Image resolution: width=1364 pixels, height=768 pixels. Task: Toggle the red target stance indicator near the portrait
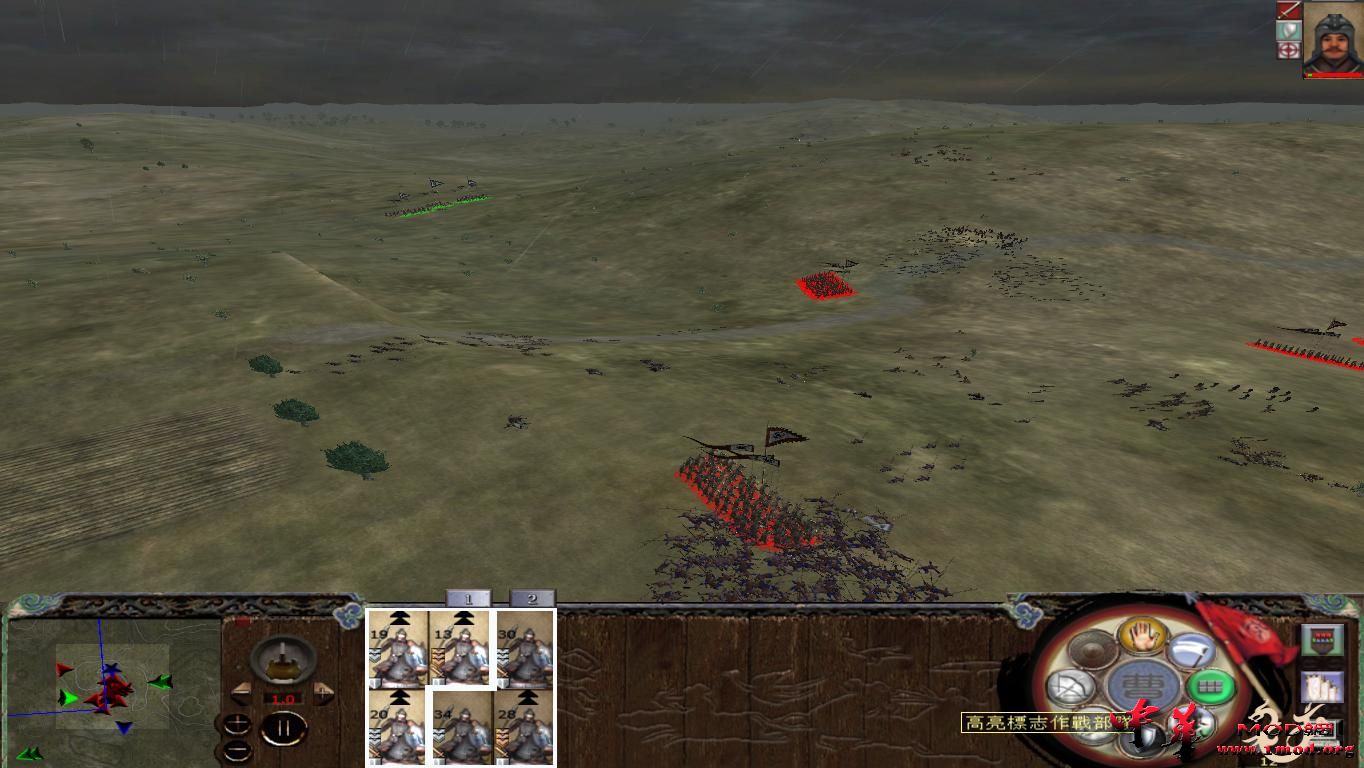pos(1289,50)
